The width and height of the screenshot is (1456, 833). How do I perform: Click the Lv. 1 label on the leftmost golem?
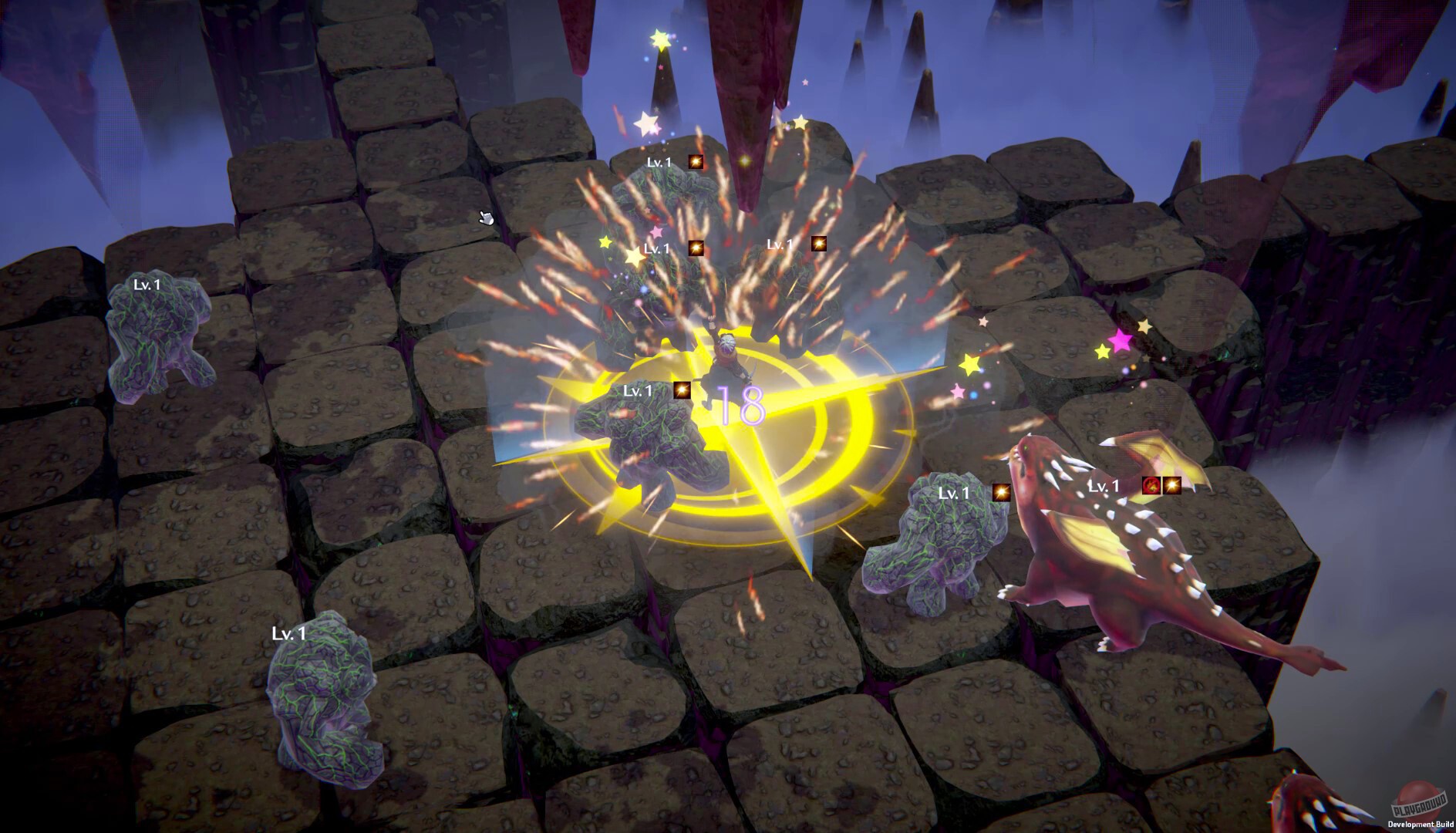[146, 285]
